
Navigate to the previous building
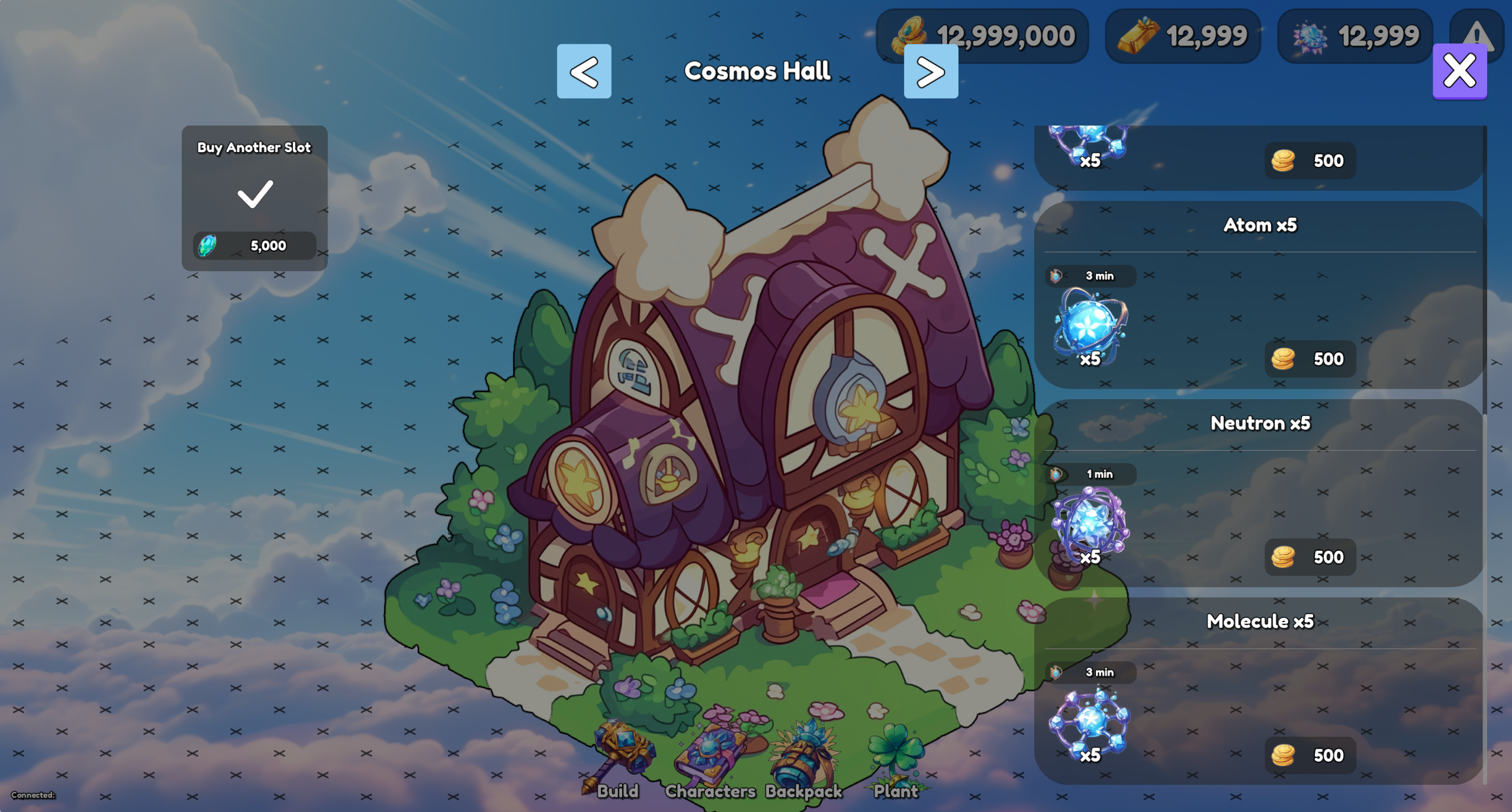pos(584,72)
